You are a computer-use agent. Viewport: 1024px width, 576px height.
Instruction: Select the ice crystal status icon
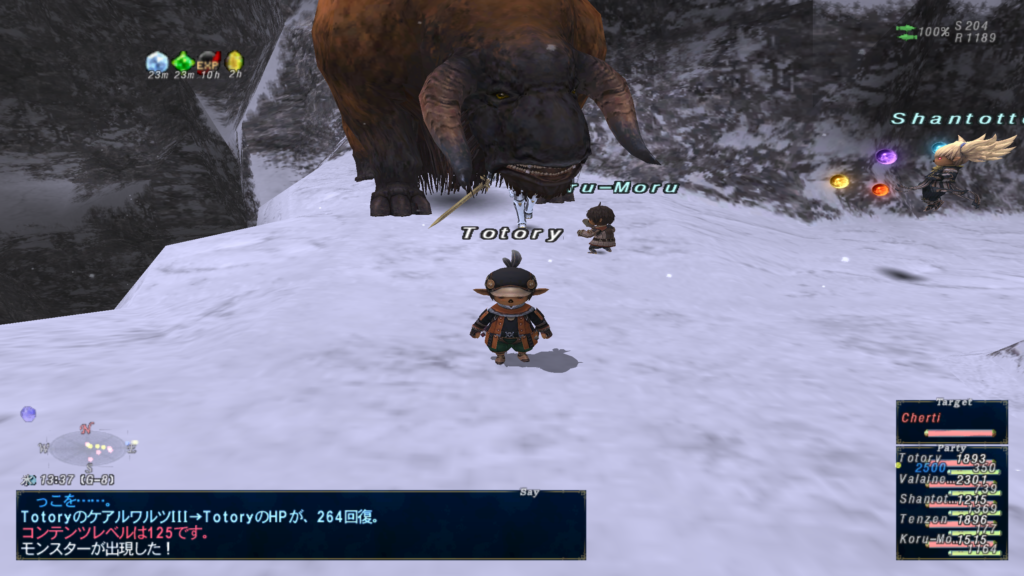tap(157, 61)
